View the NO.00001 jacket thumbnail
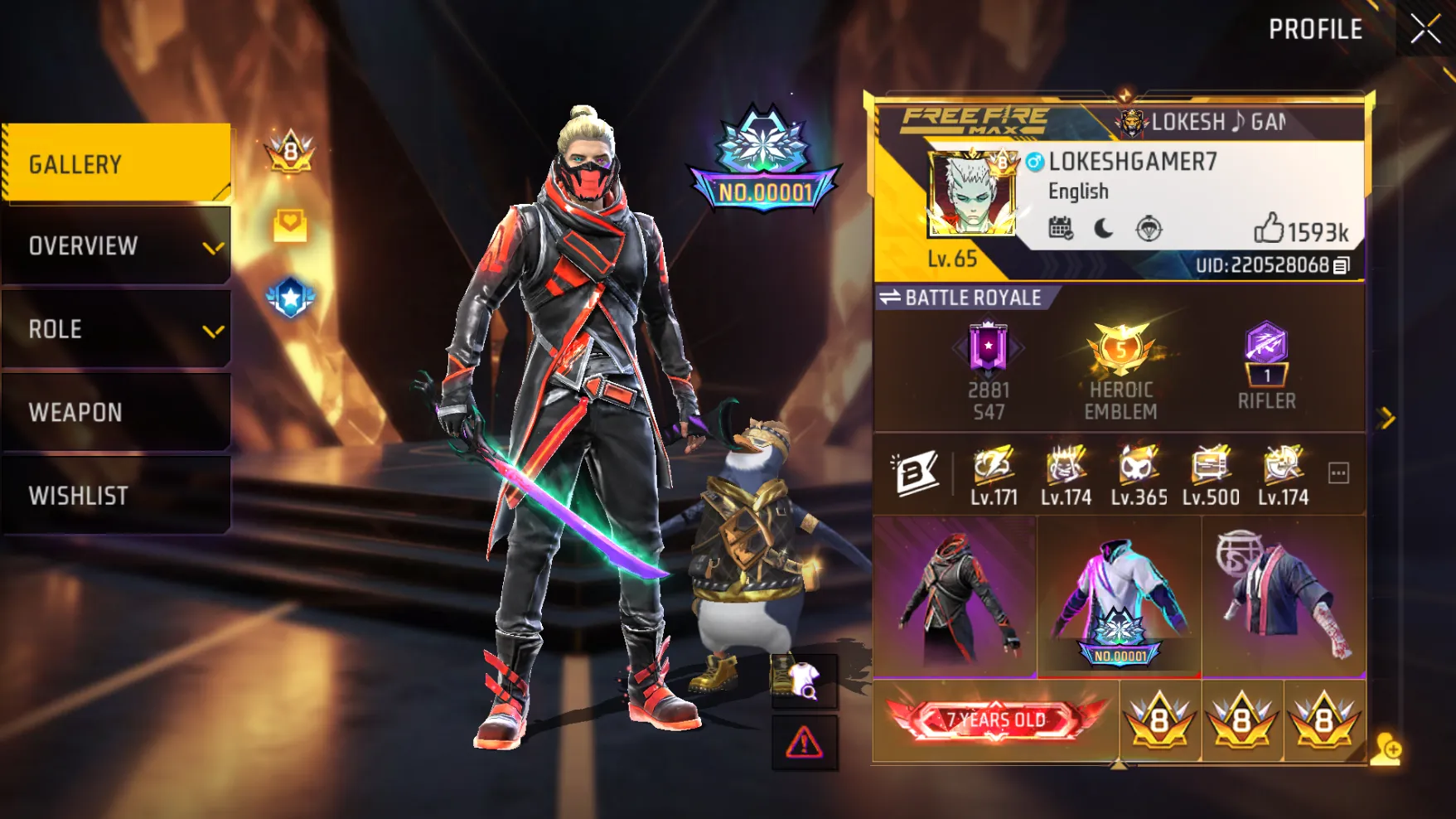This screenshot has height=819, width=1456. (1119, 597)
